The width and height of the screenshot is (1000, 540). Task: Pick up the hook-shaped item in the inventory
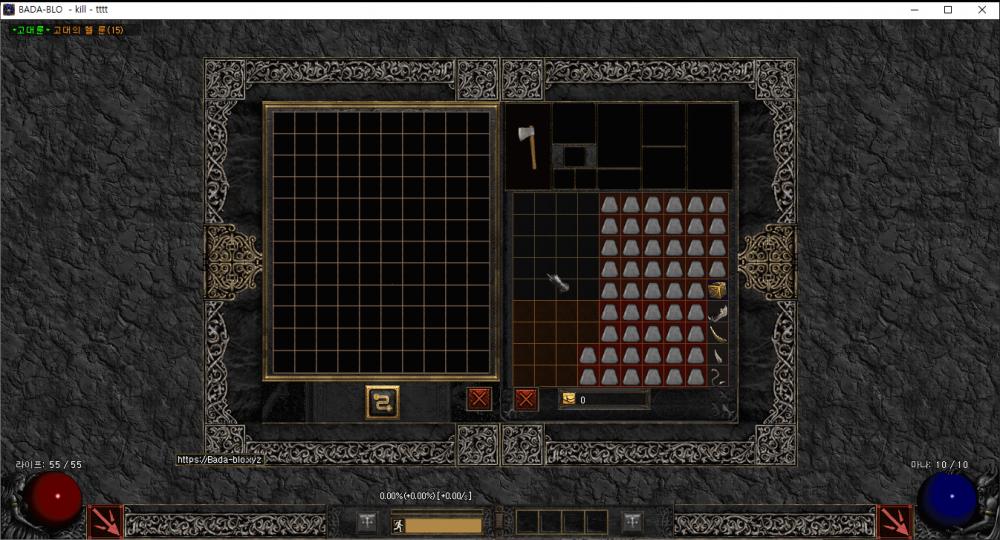pos(717,377)
